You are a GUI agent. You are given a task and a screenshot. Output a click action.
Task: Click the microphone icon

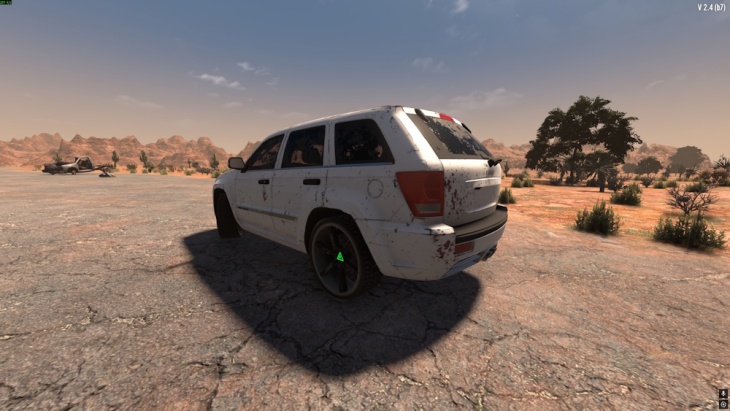pos(723,394)
